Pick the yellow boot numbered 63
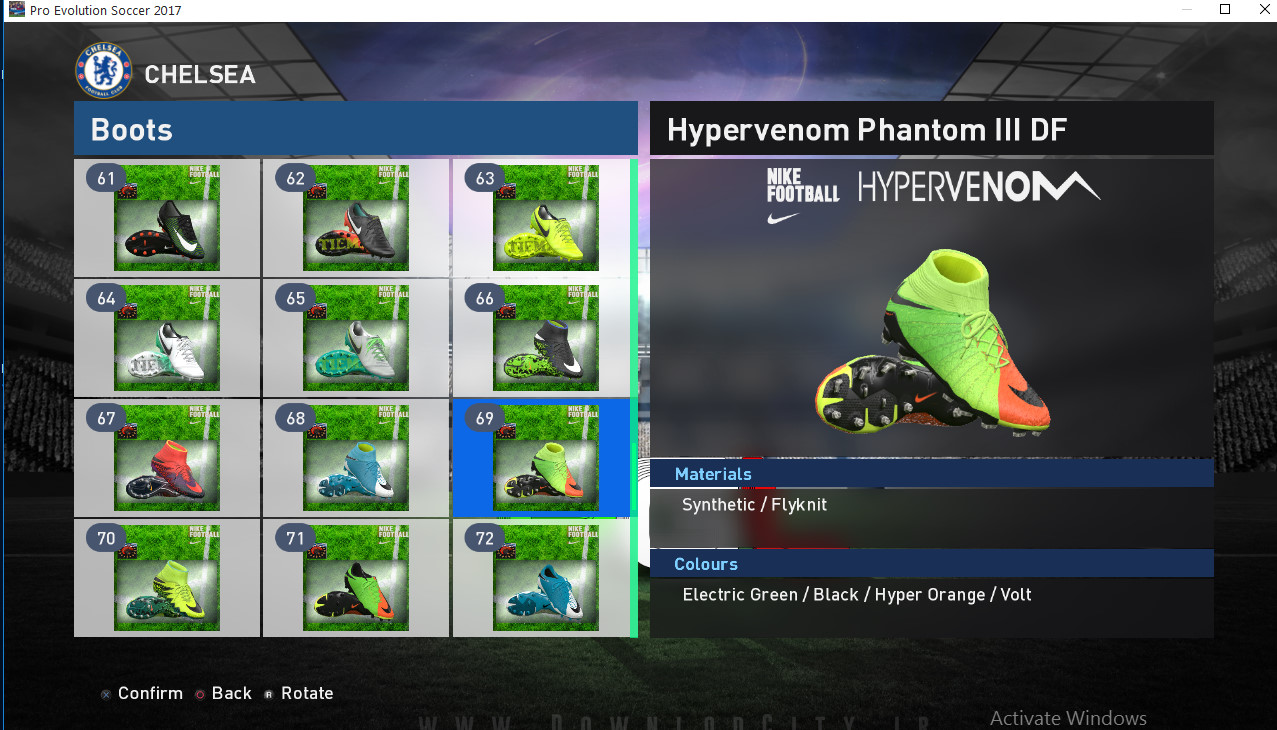1277x730 pixels. point(546,218)
